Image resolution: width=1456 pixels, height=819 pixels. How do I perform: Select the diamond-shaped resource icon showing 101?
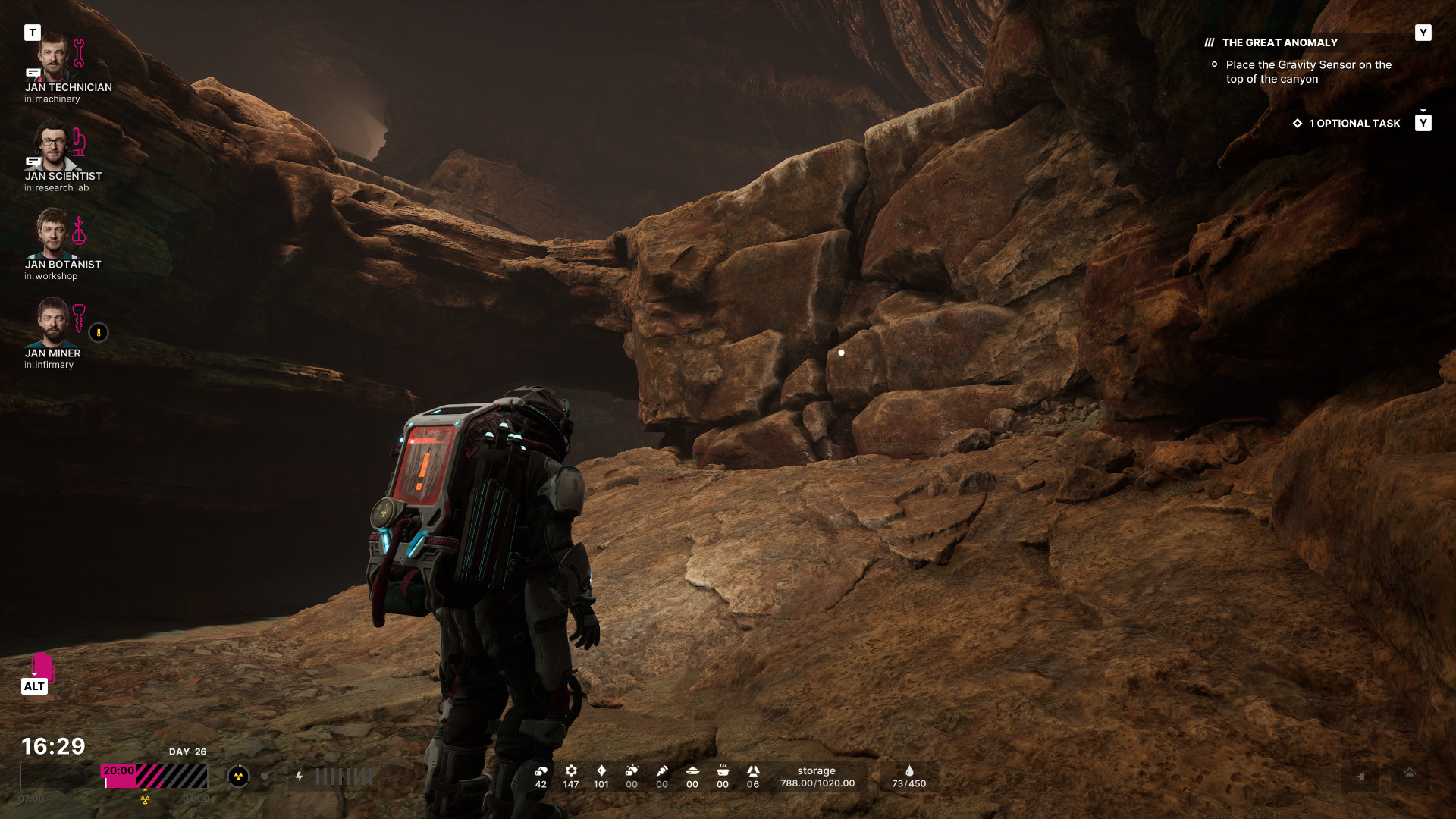pos(601,771)
